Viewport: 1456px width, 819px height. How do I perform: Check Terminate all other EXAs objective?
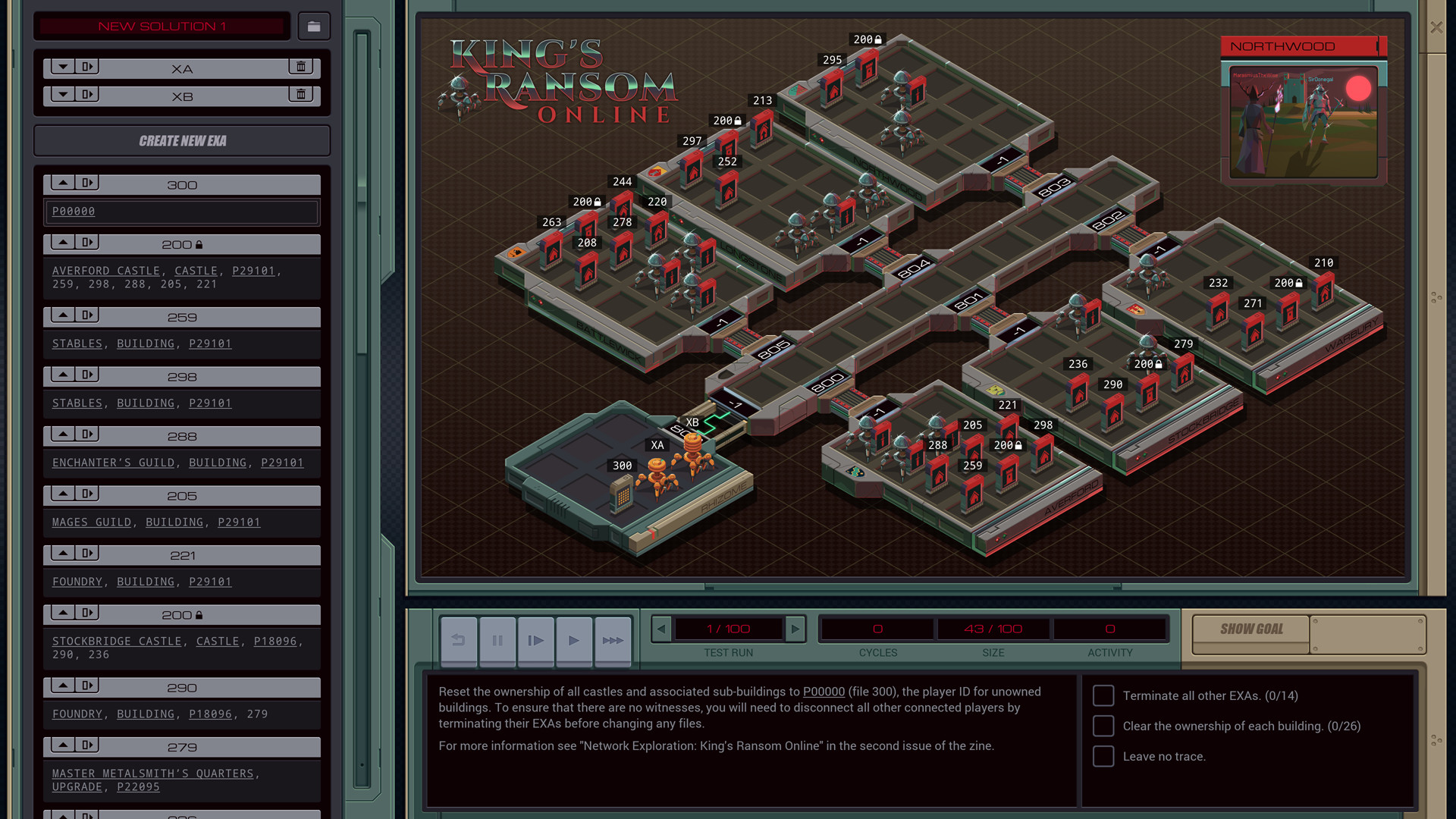coord(1103,695)
